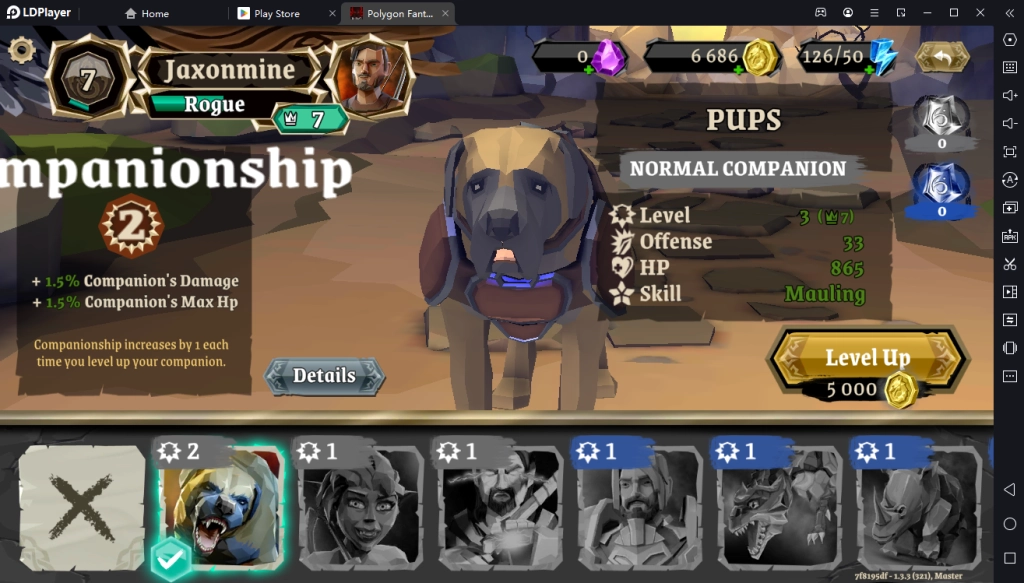
Task: Open the settings gear icon
Action: pos(21,50)
